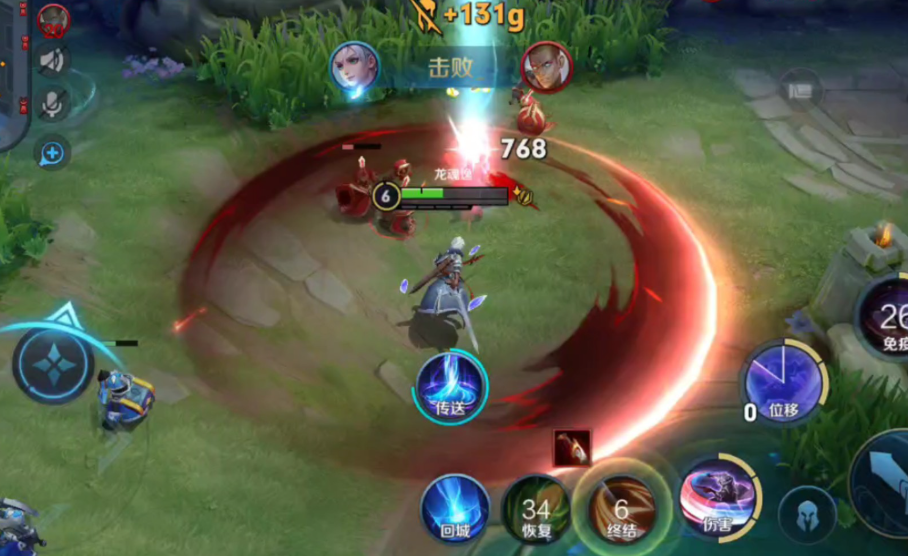
Task: Use the 位移 dash skill
Action: tap(783, 381)
